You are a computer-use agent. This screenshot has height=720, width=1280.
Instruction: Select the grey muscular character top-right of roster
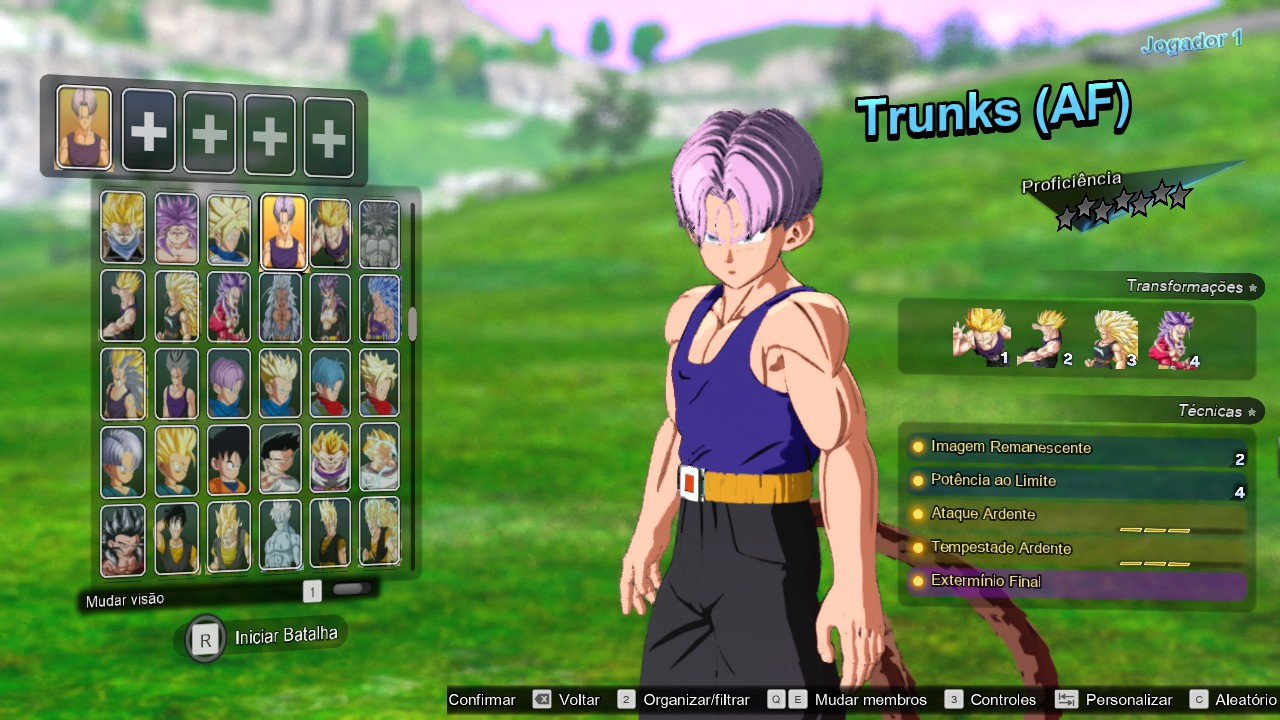[x=378, y=227]
